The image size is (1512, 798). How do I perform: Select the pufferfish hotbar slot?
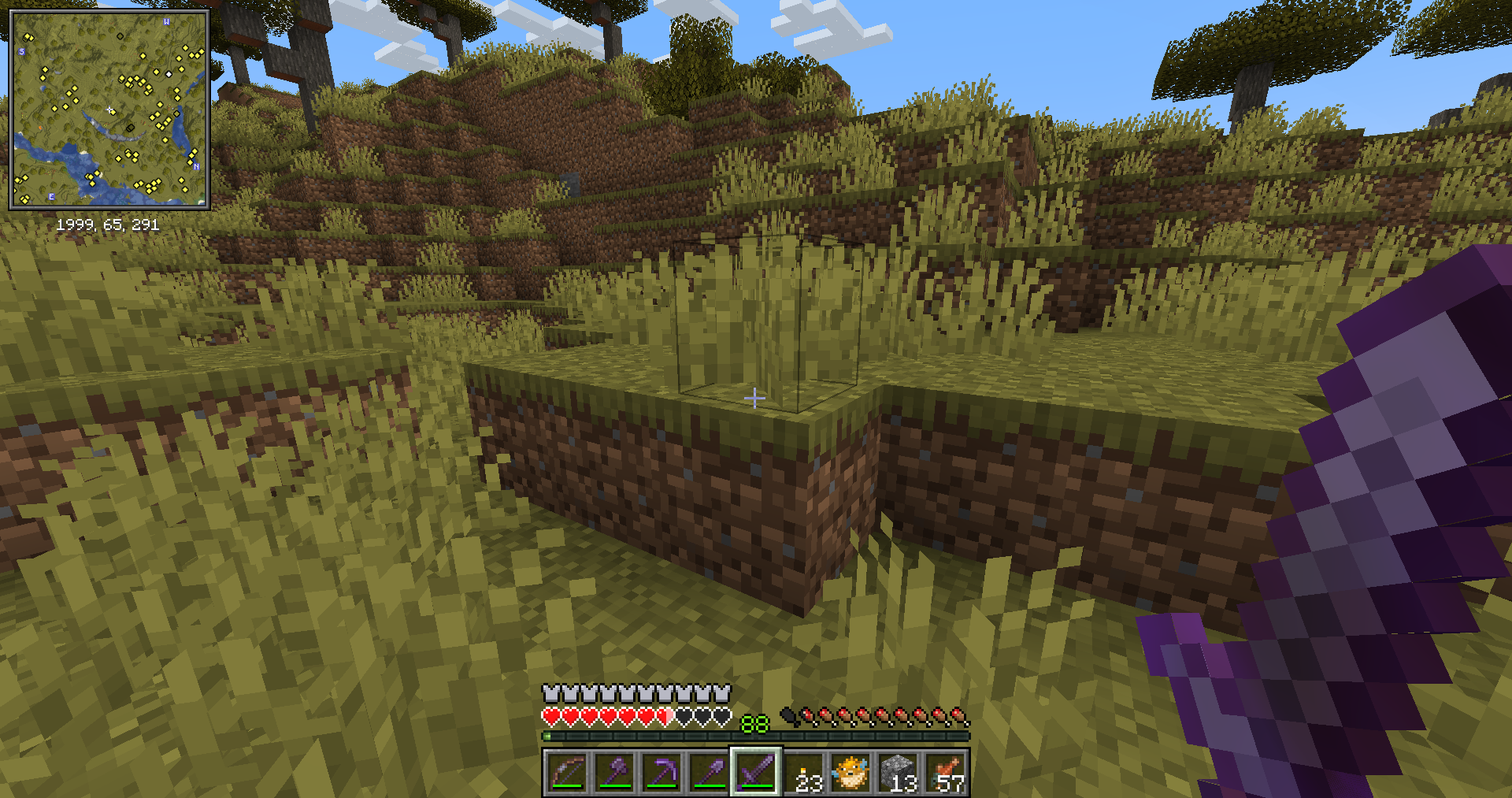click(851, 772)
